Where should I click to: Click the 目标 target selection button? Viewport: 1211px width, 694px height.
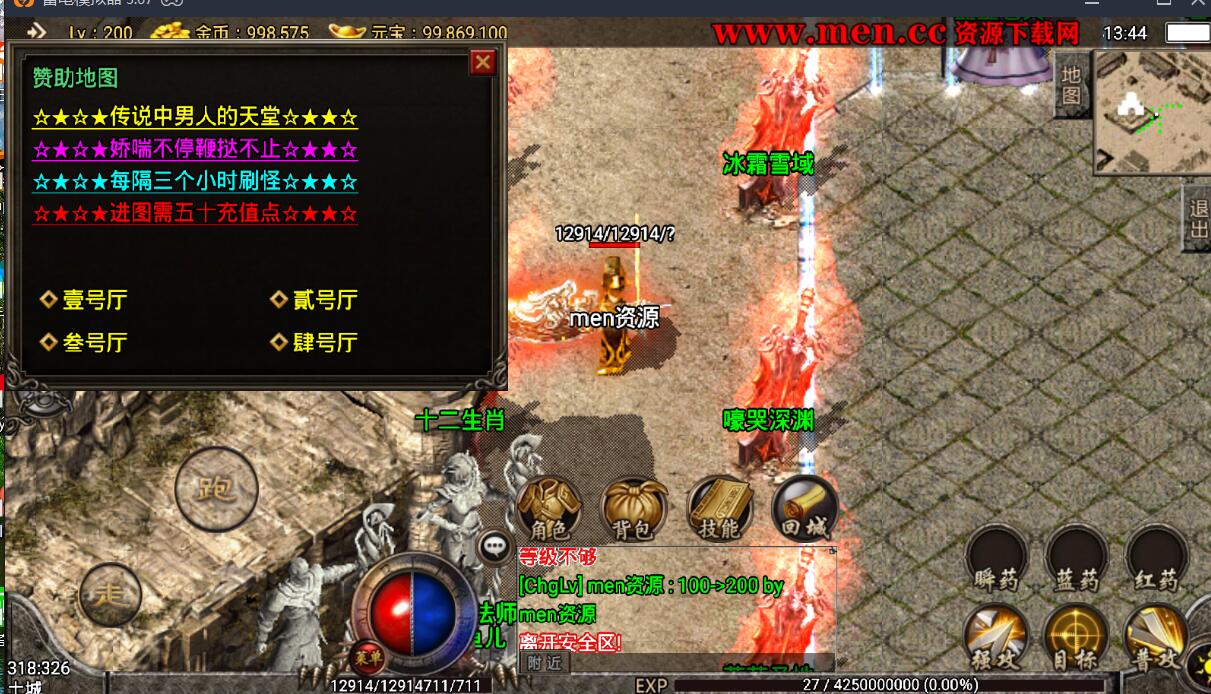point(1076,638)
